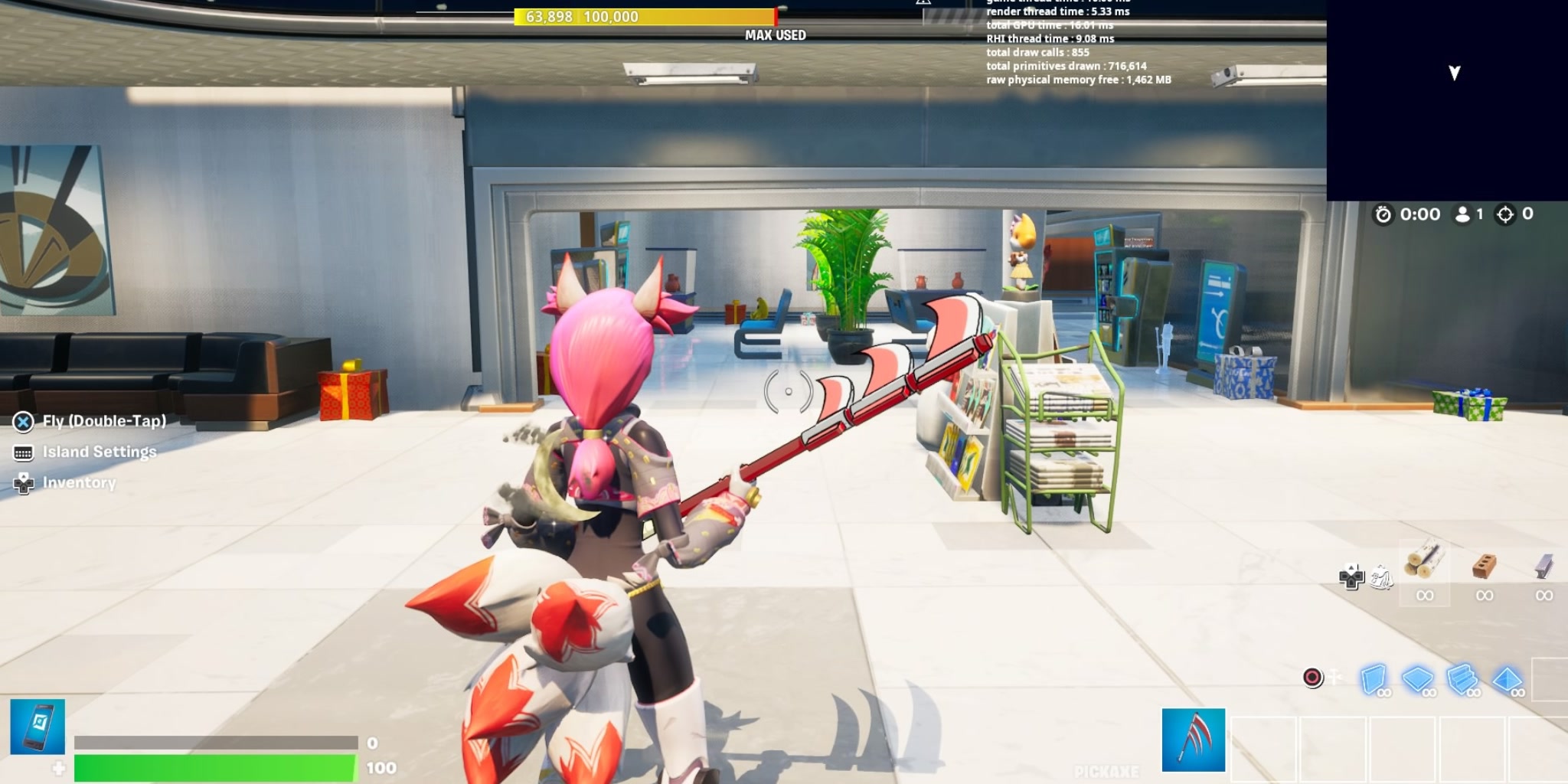Click the d-pad controller icon above the materials

(x=1351, y=578)
